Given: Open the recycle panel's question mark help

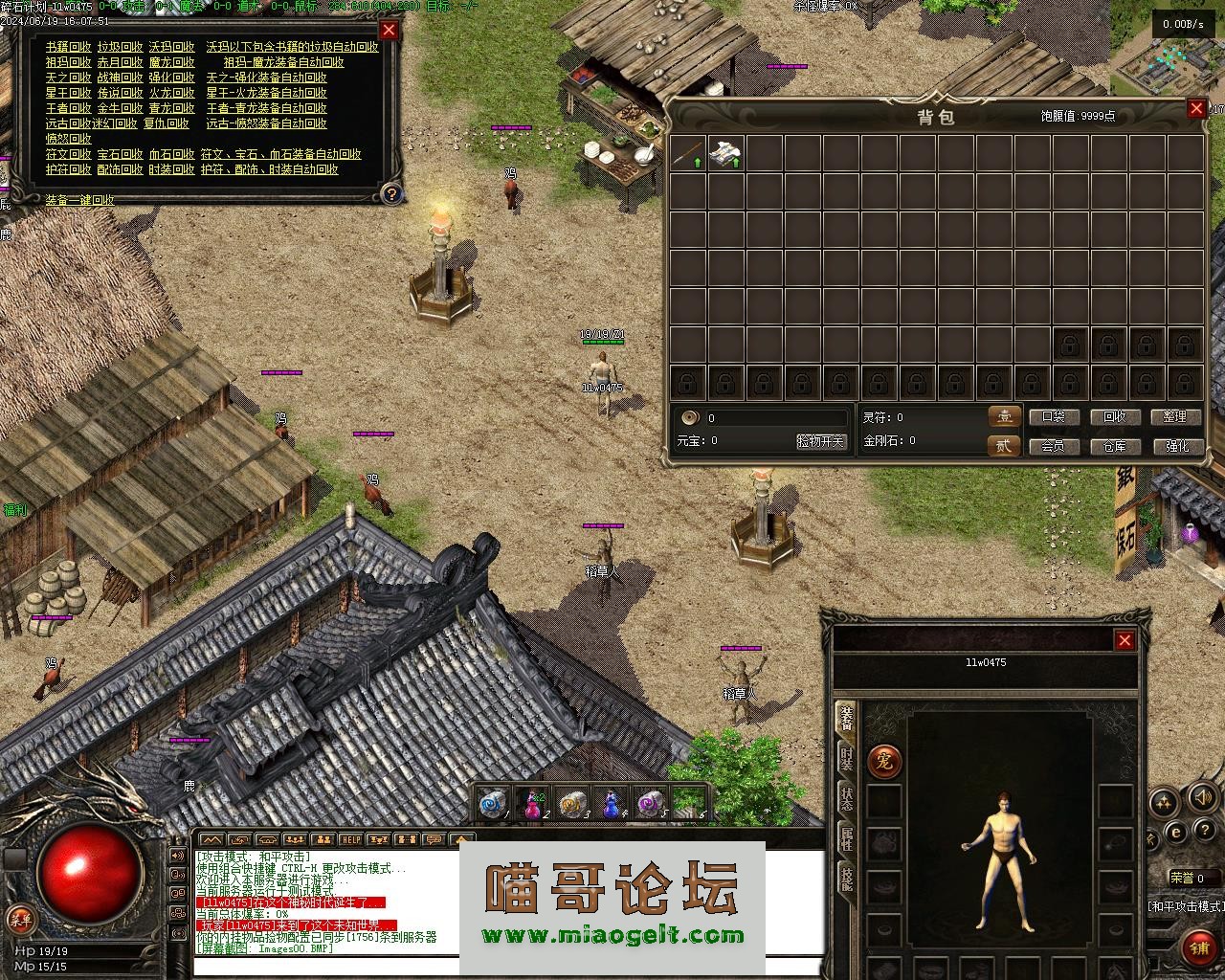Looking at the screenshot, I should click(390, 194).
